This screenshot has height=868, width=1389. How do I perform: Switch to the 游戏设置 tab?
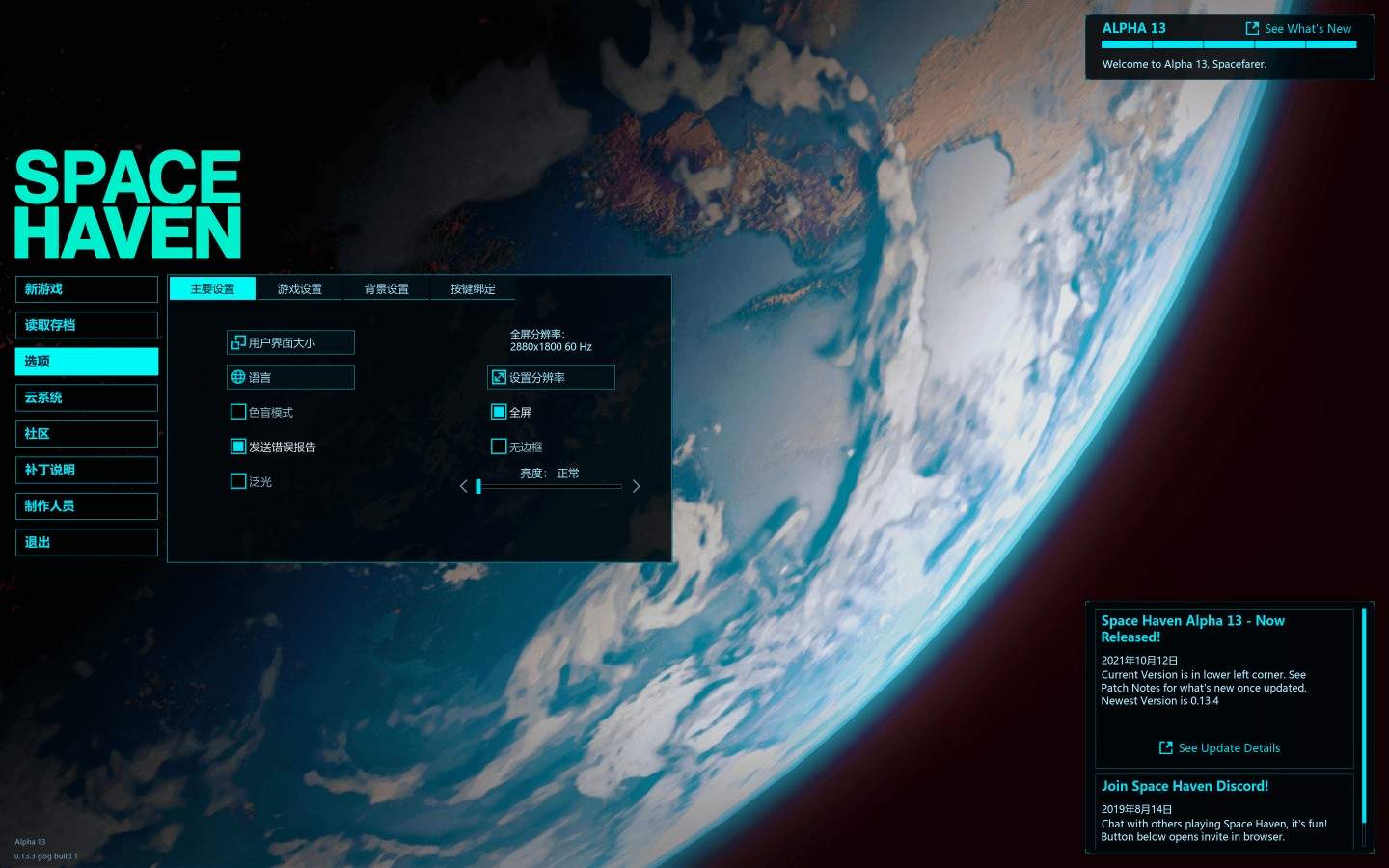click(x=299, y=288)
